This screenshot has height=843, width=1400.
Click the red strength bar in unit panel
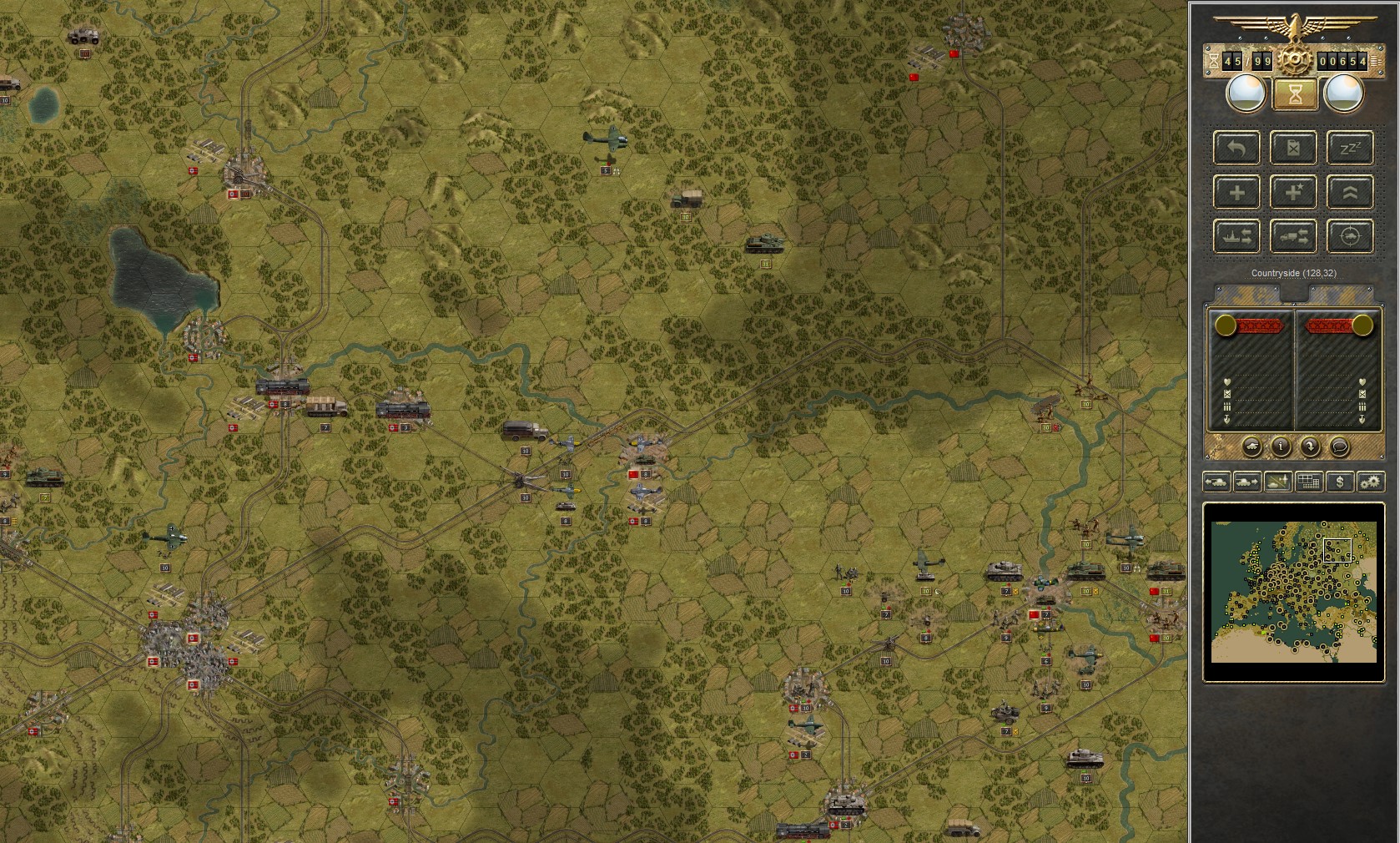1261,326
